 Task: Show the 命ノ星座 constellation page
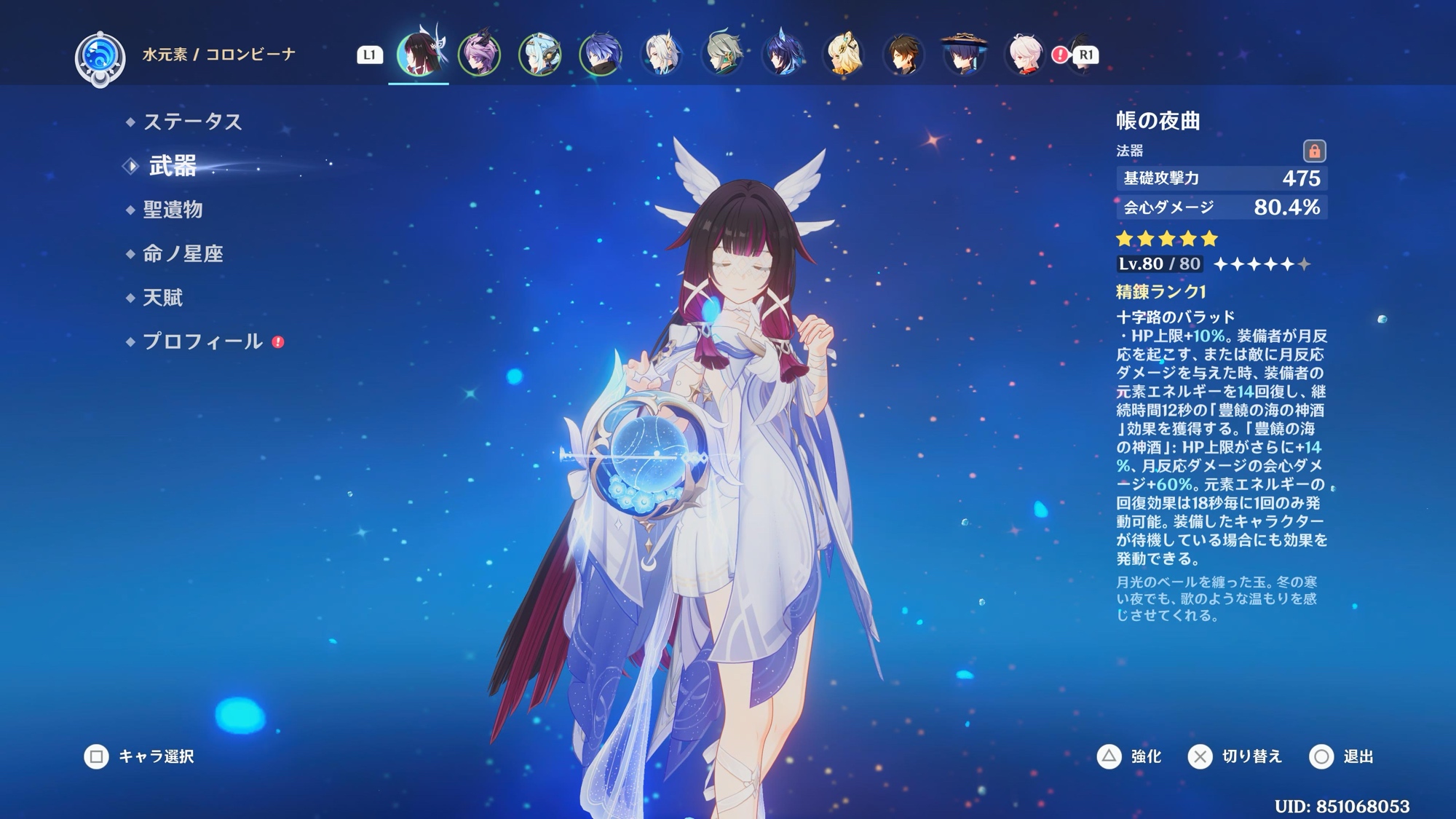(x=183, y=253)
